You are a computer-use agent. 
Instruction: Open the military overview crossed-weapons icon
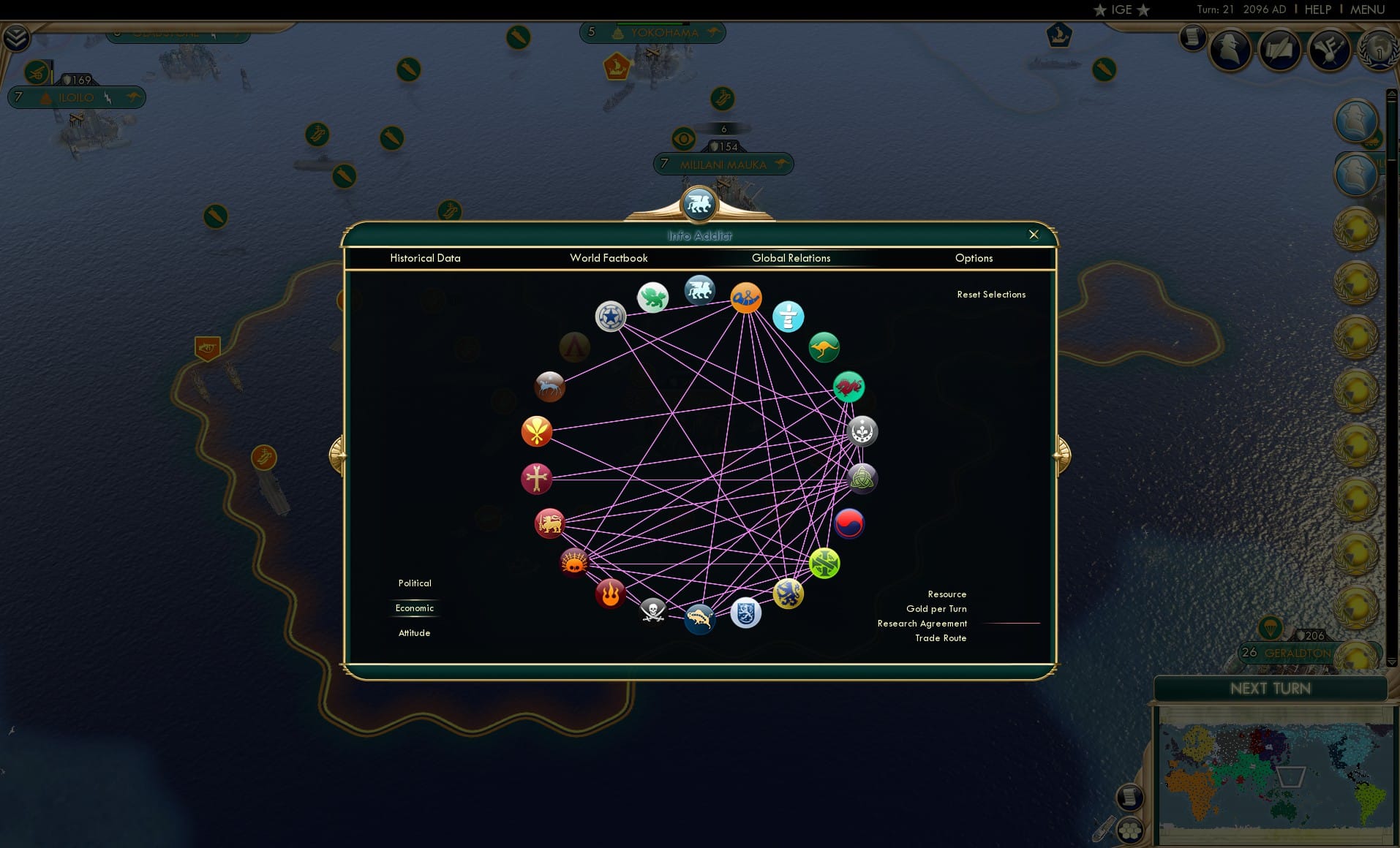(1329, 50)
